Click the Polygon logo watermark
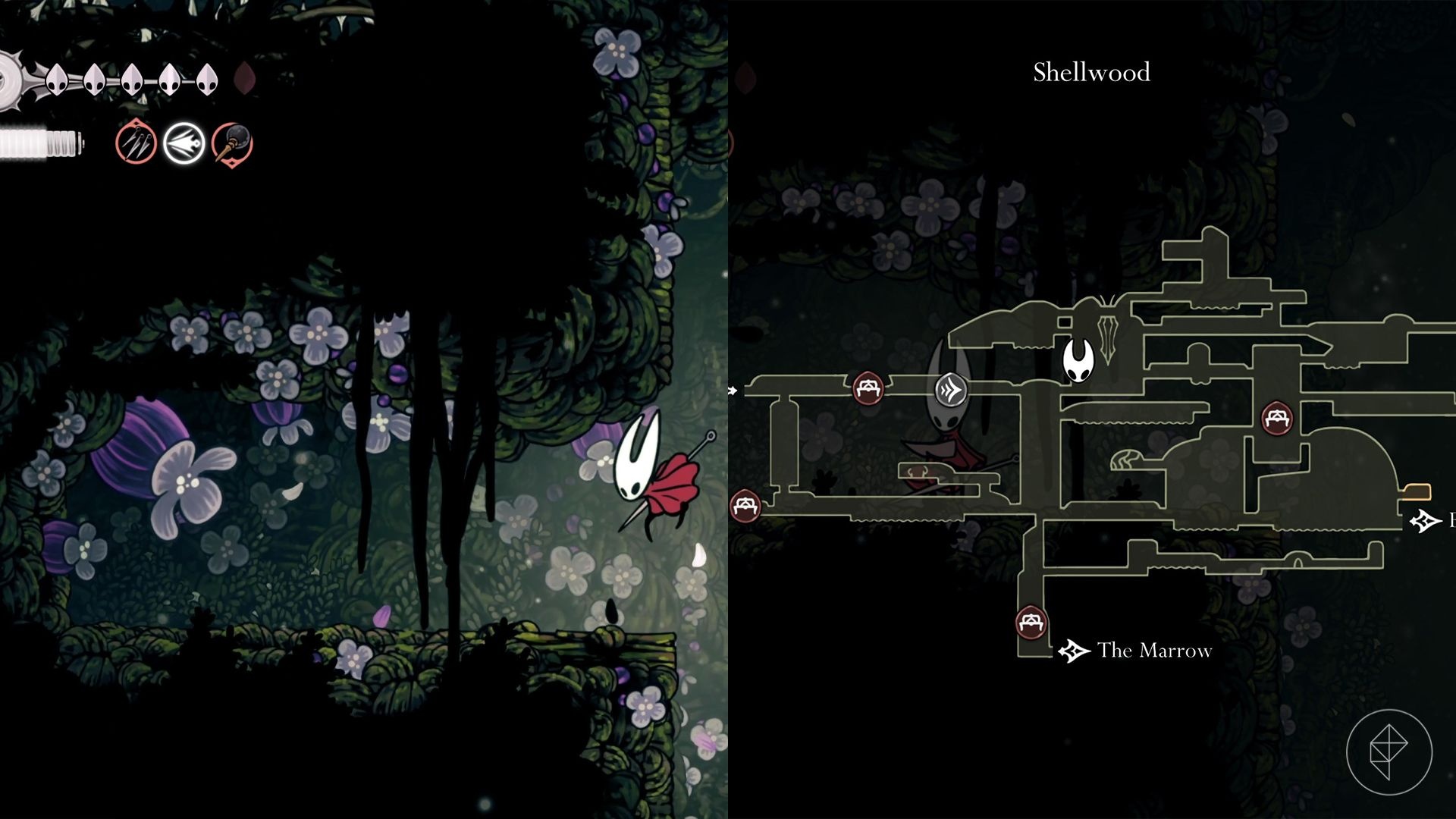 [1389, 752]
